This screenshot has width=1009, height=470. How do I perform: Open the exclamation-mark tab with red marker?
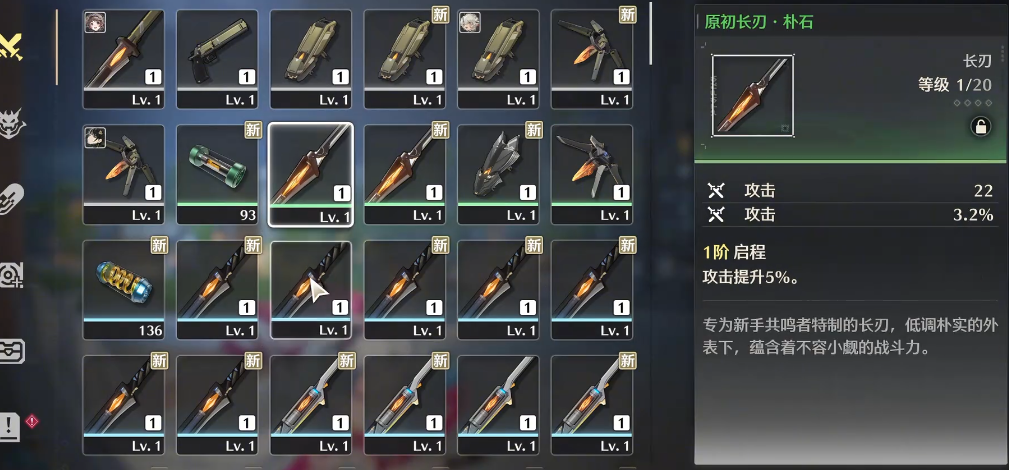tap(13, 425)
